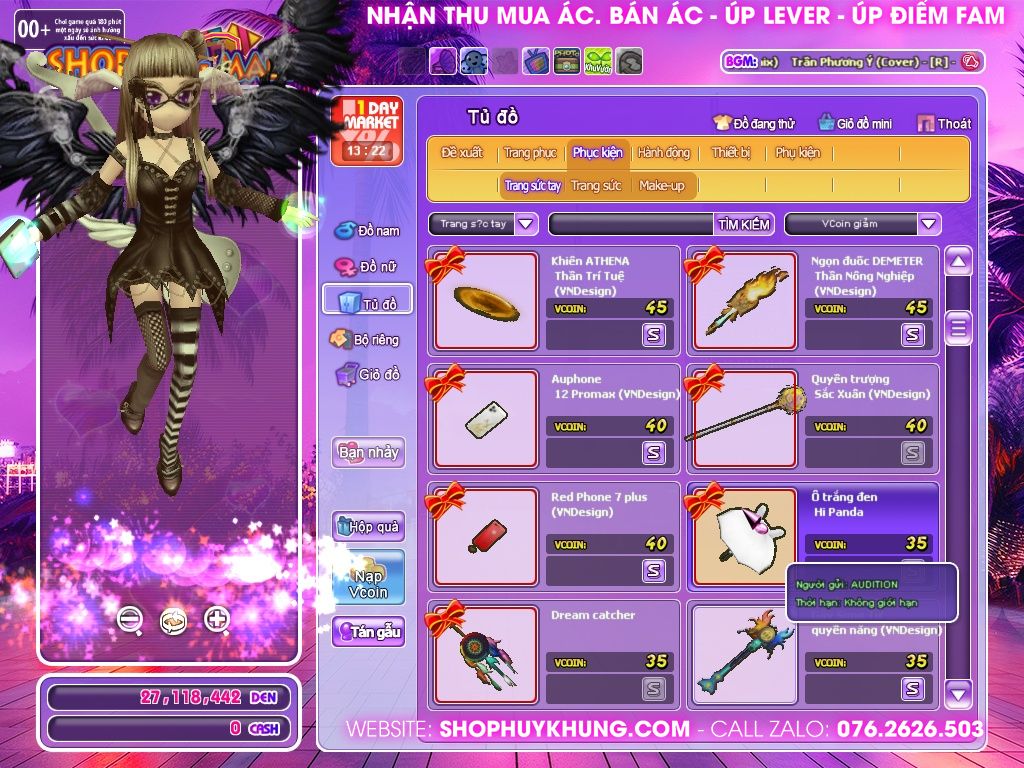Click the Bạn nhảy button
This screenshot has height=768, width=1024.
point(368,452)
